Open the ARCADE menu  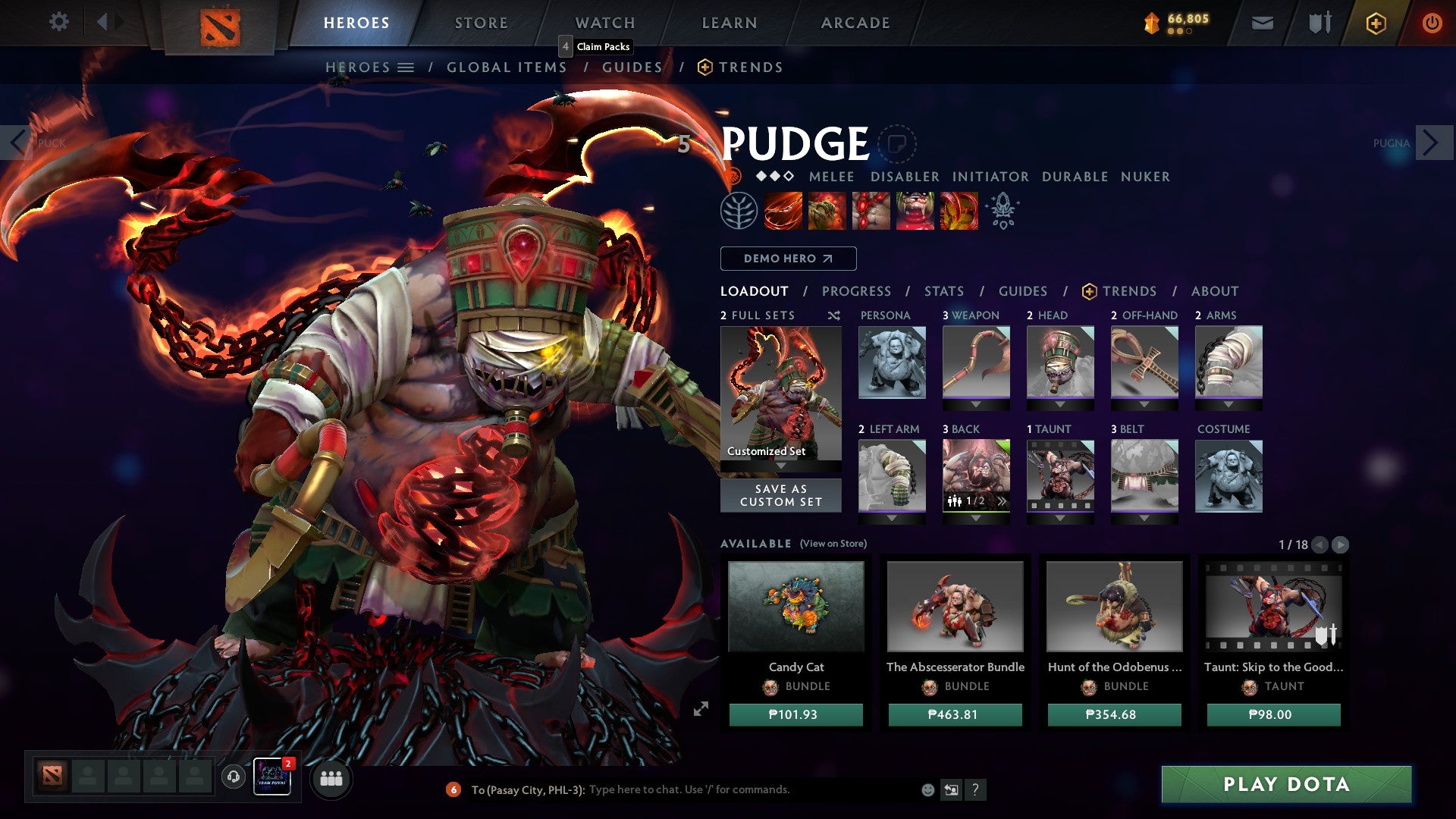tap(855, 23)
